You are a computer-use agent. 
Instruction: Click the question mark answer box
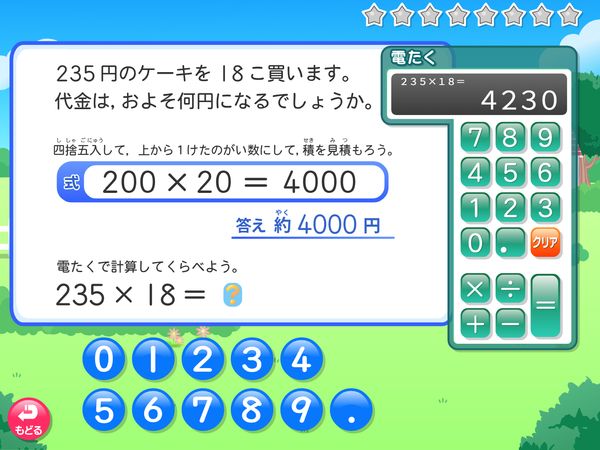[231, 294]
